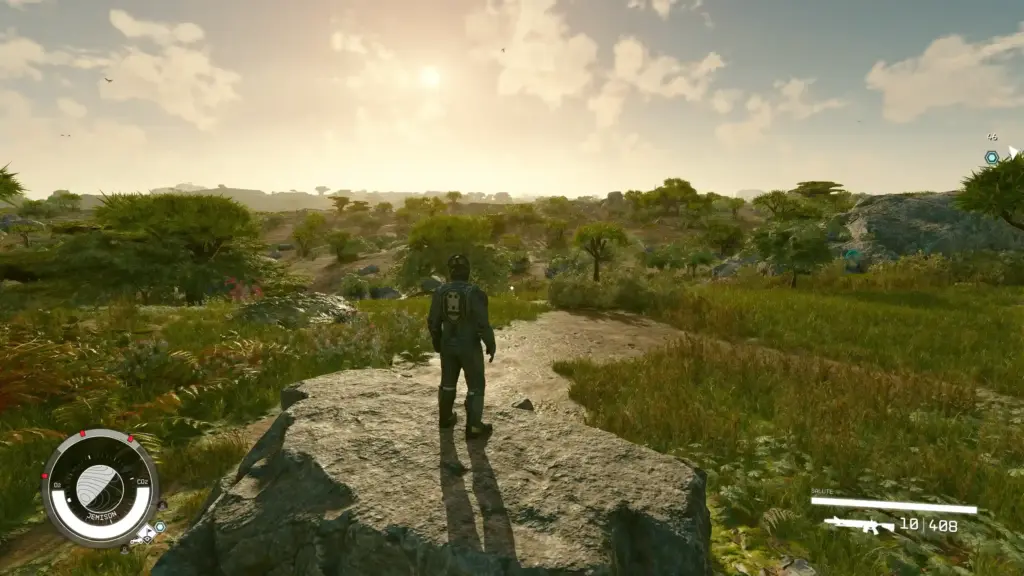Click the white arrow marker at the screen edge
The width and height of the screenshot is (1024, 576).
(x=1013, y=152)
